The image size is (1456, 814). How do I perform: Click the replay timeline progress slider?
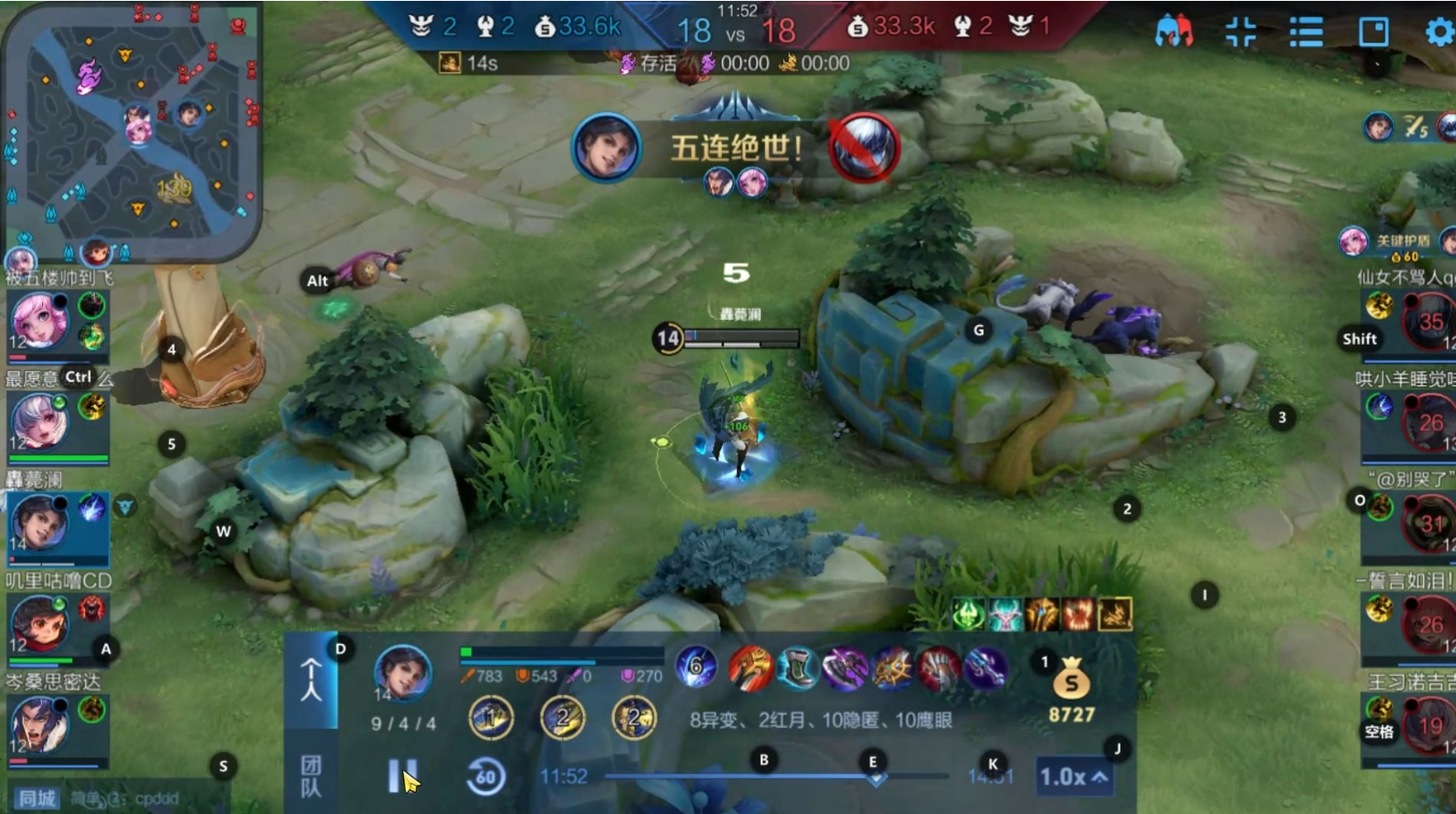pyautogui.click(x=786, y=777)
